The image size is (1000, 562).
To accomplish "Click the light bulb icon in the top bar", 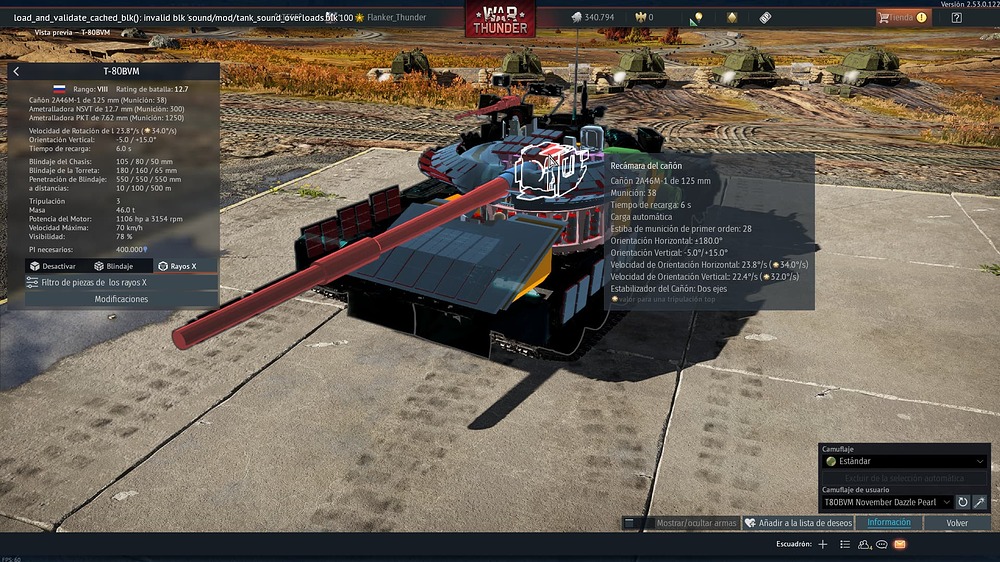I will point(696,17).
